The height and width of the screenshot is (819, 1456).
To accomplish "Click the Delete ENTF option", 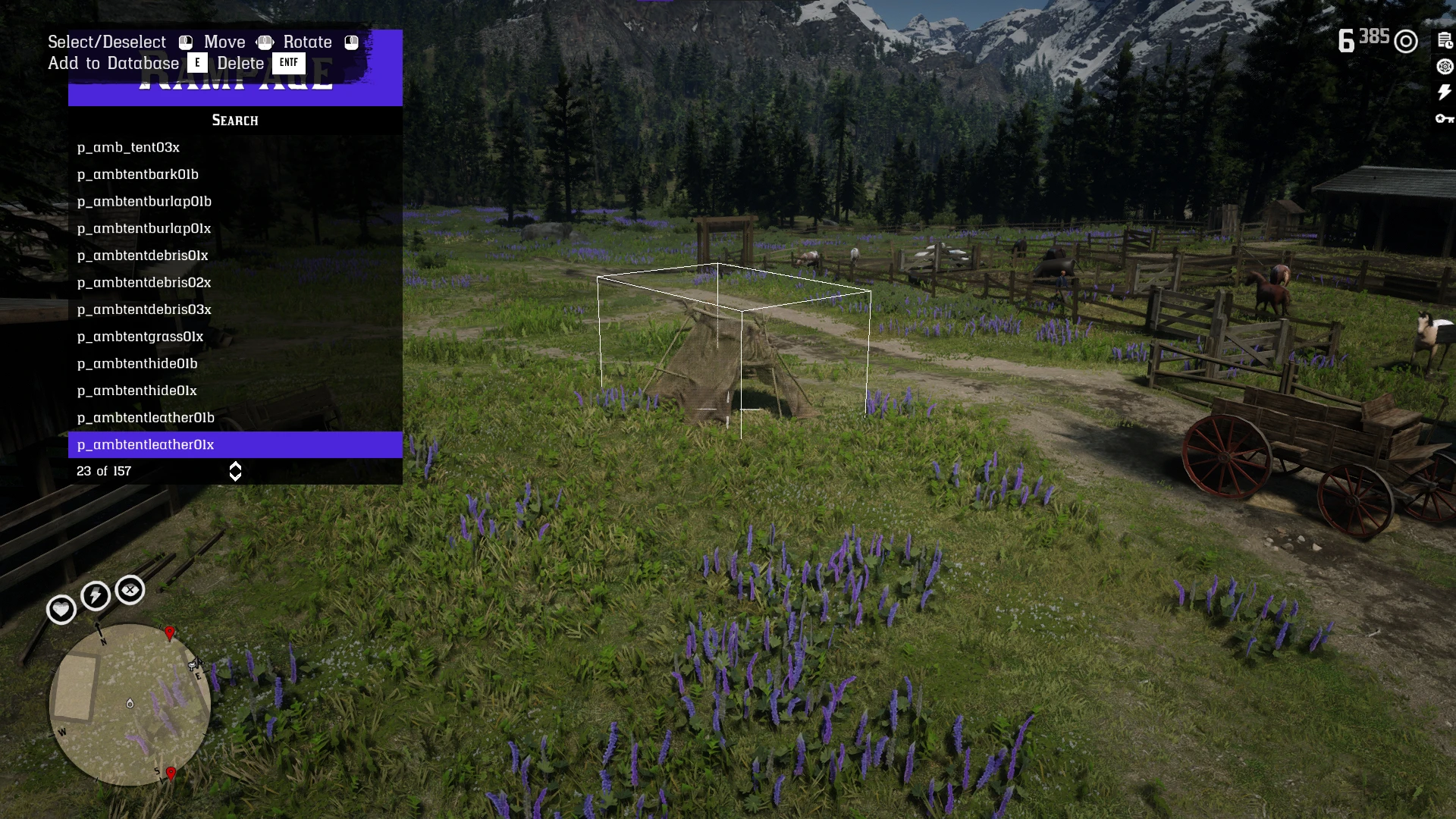I will click(240, 63).
